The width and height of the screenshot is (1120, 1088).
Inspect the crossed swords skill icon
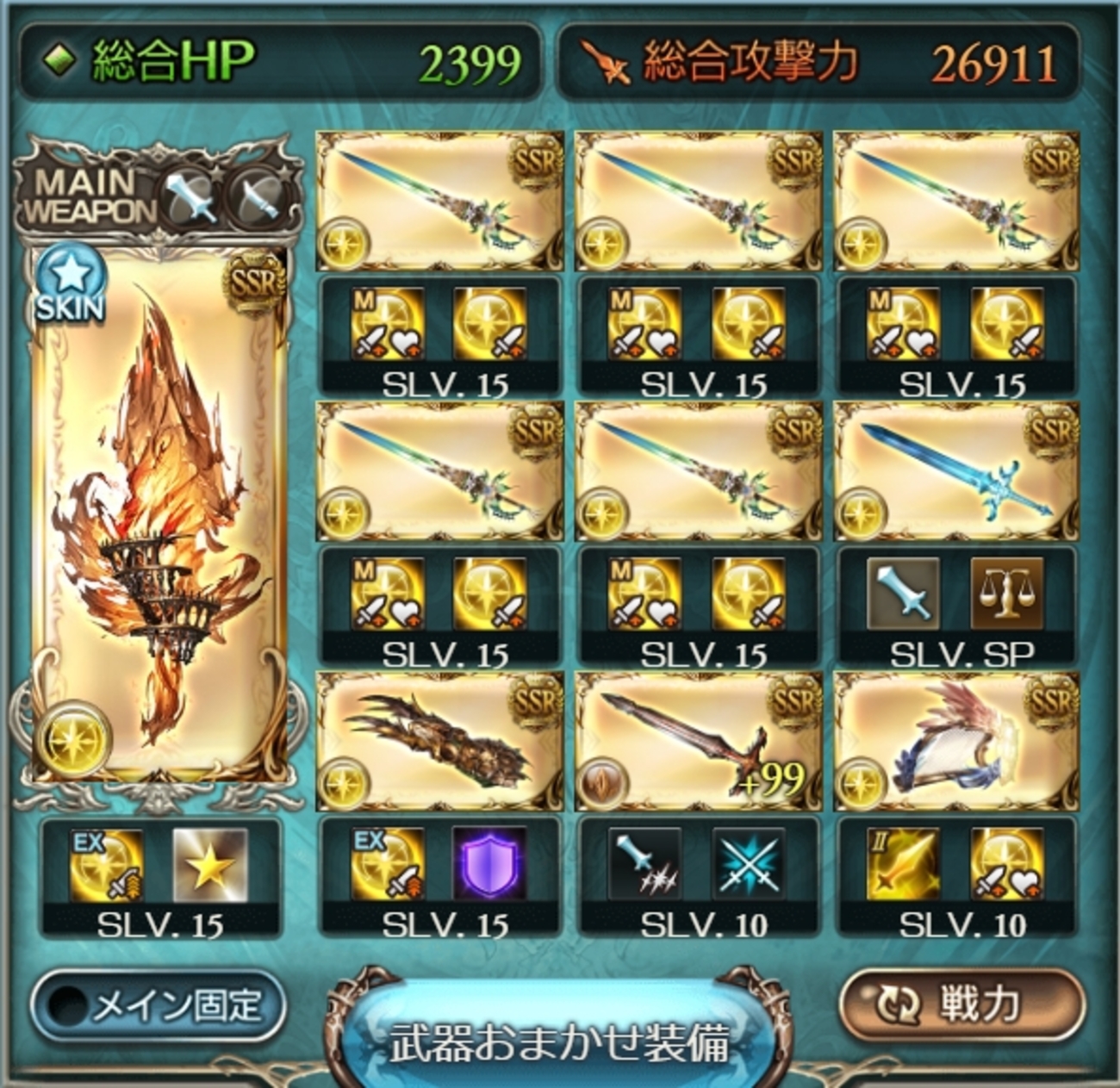pos(748,863)
